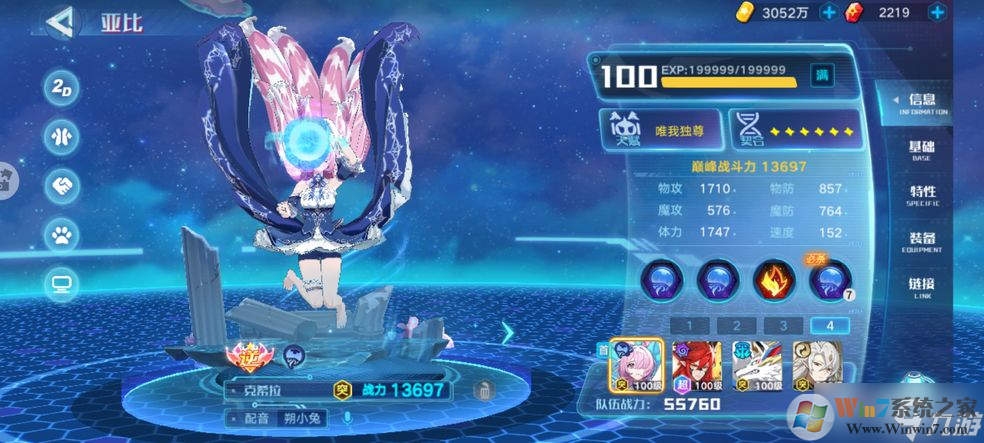Open the 契合 star rating panel
Screen dimensions: 984x443
(796, 129)
